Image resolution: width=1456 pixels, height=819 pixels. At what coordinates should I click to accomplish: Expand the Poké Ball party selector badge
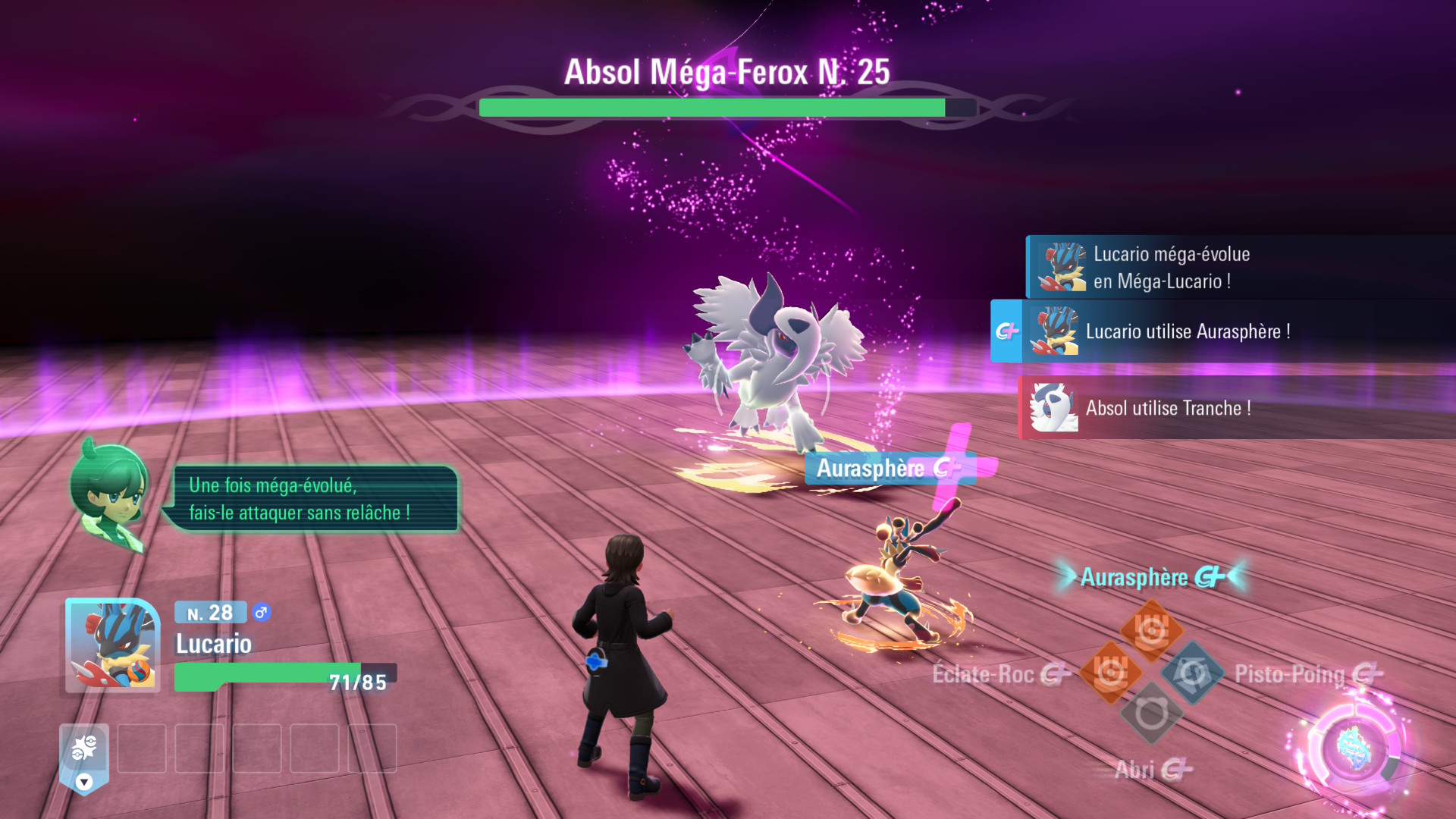(x=84, y=758)
